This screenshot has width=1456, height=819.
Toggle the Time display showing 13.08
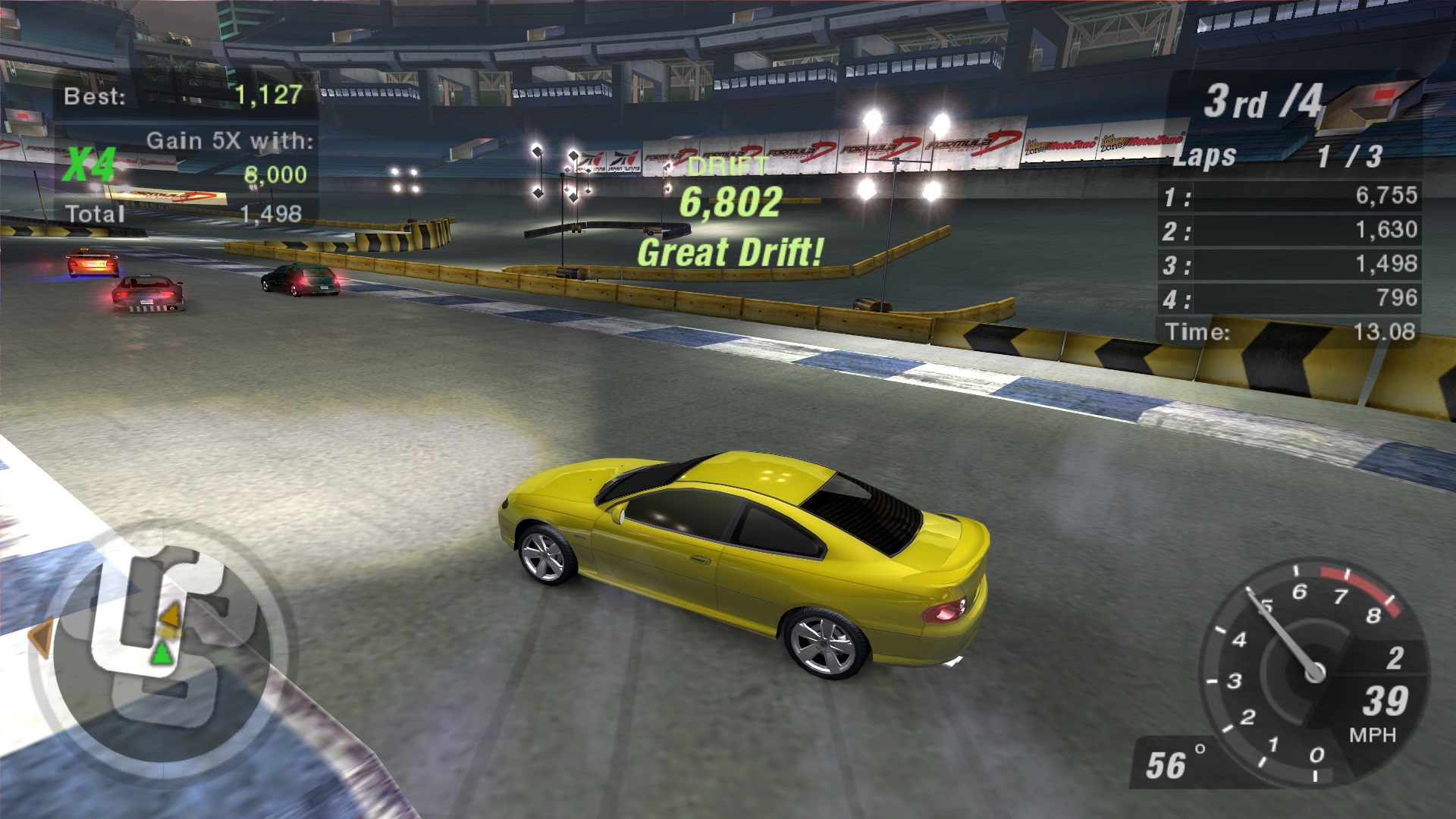[x=1289, y=331]
